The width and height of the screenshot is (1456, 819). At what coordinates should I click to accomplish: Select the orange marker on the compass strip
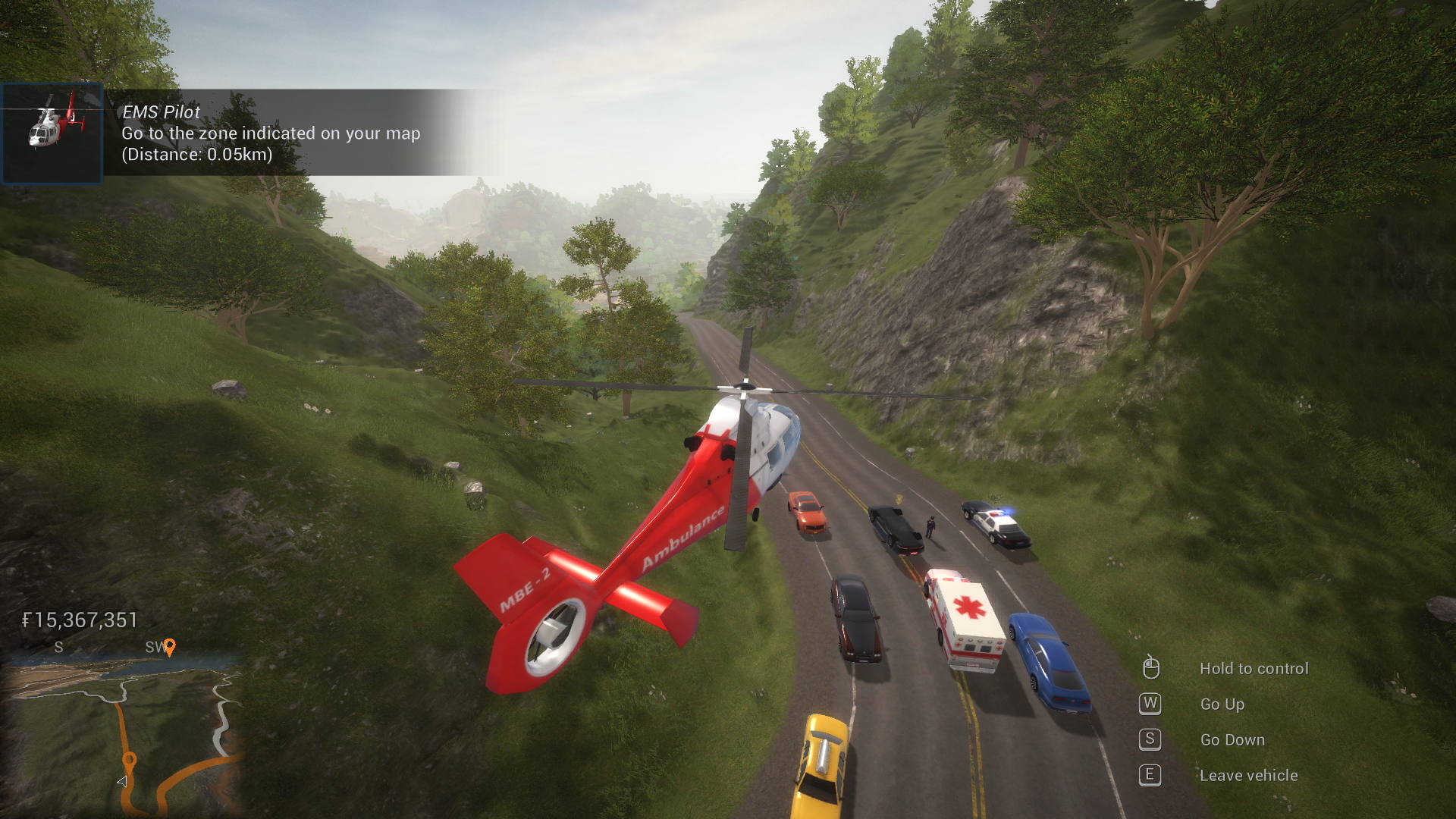pyautogui.click(x=170, y=646)
